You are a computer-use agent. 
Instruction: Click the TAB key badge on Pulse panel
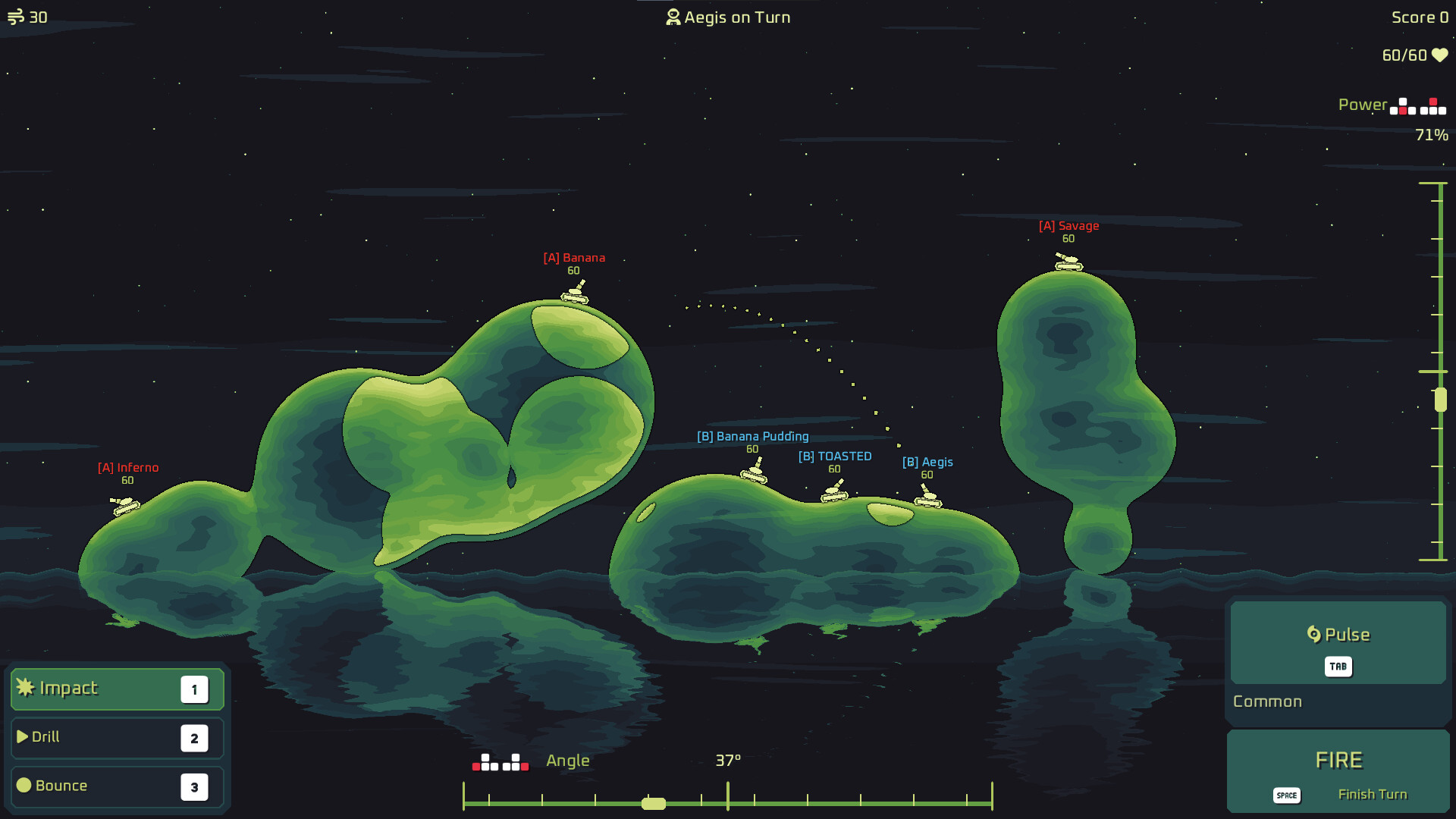click(x=1338, y=667)
